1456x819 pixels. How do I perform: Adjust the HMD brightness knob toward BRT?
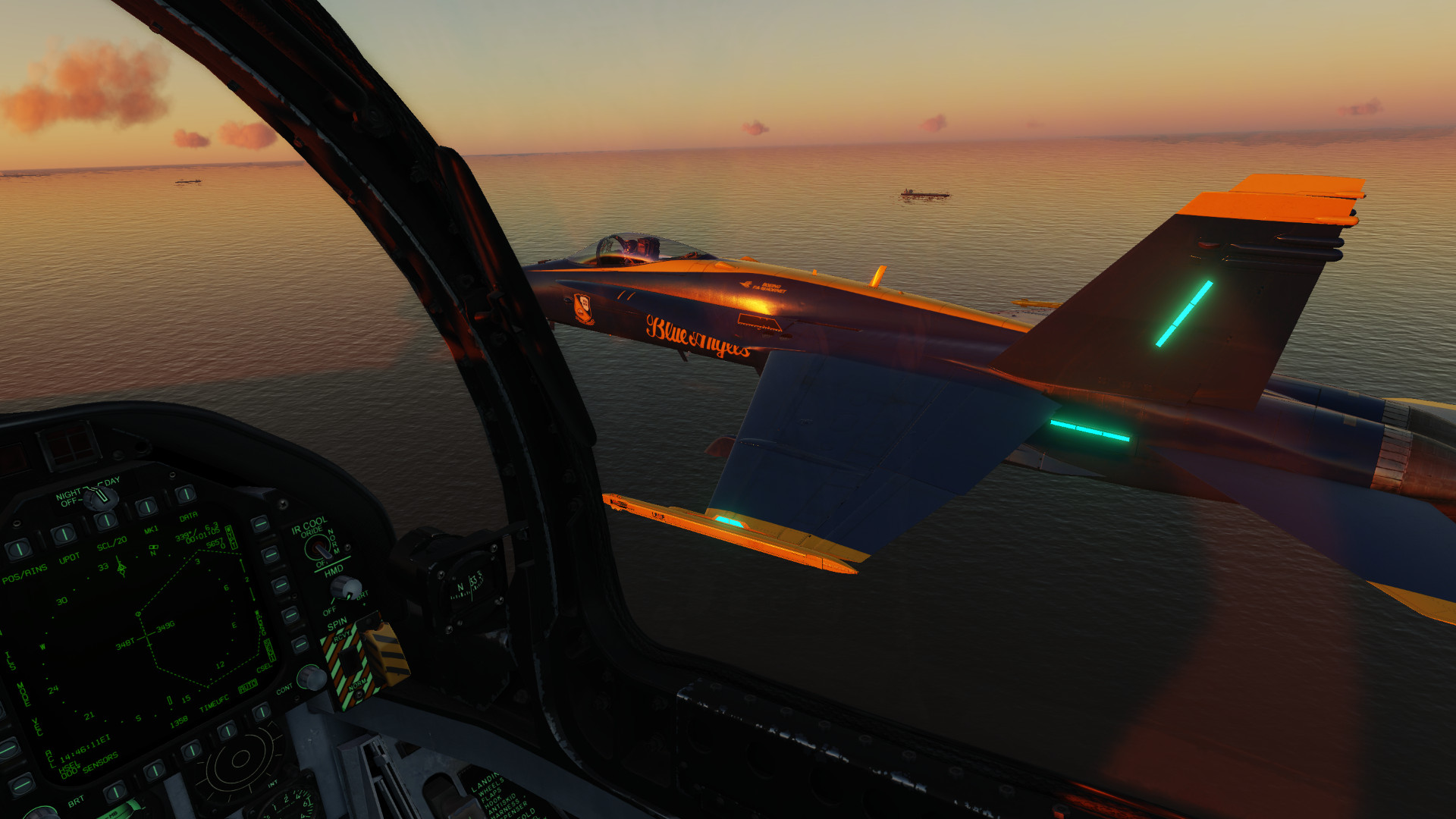[x=346, y=588]
